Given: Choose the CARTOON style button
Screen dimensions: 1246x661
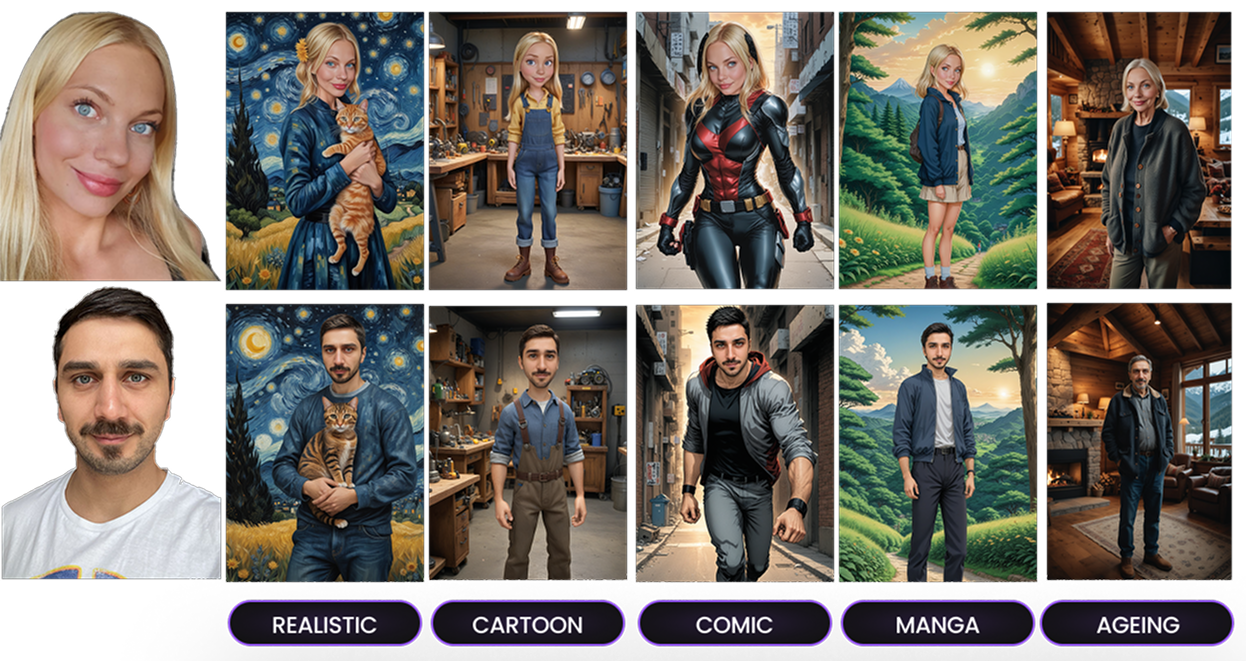Looking at the screenshot, I should (x=527, y=625).
